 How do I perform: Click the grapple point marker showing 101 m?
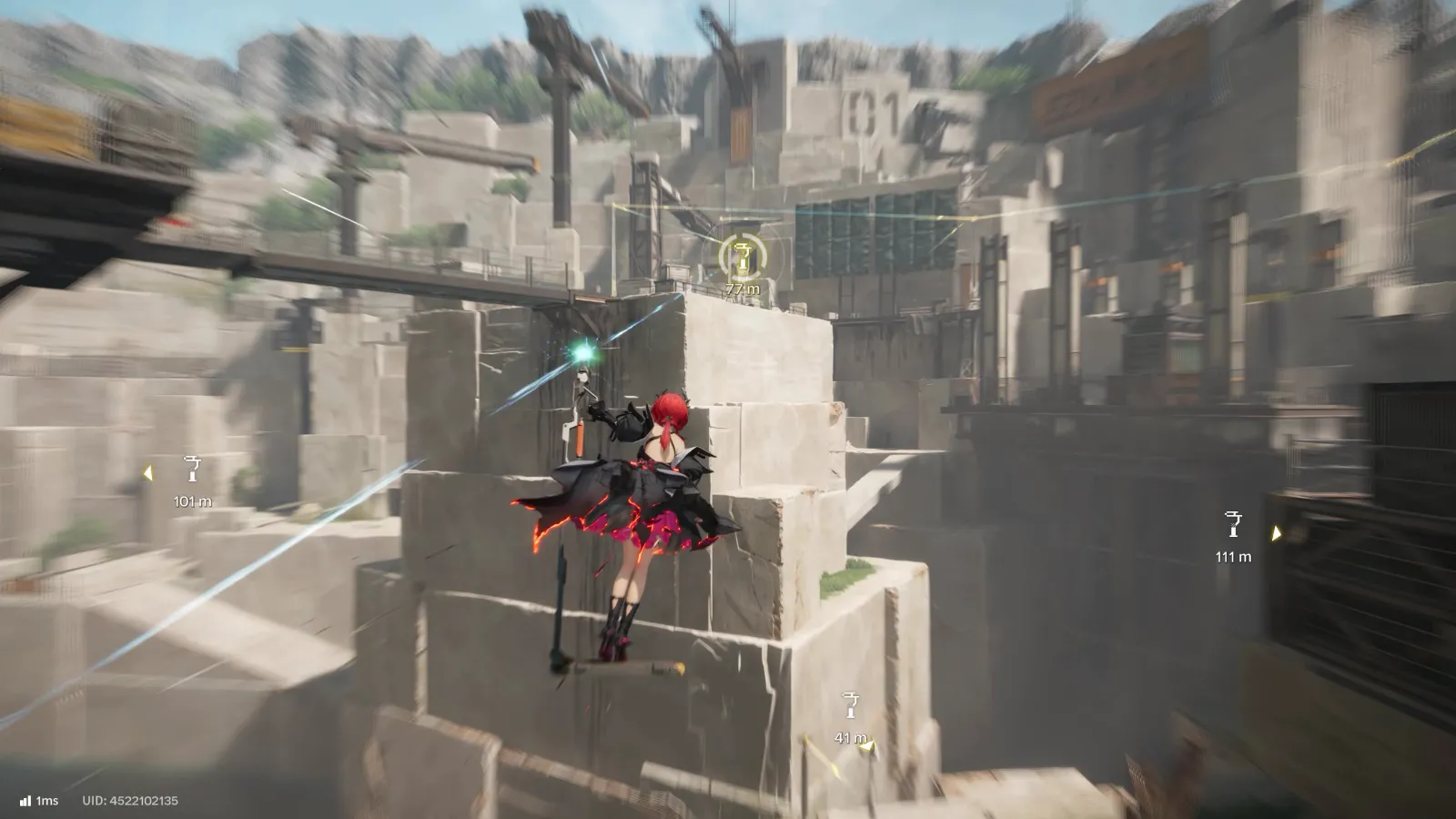pyautogui.click(x=192, y=470)
